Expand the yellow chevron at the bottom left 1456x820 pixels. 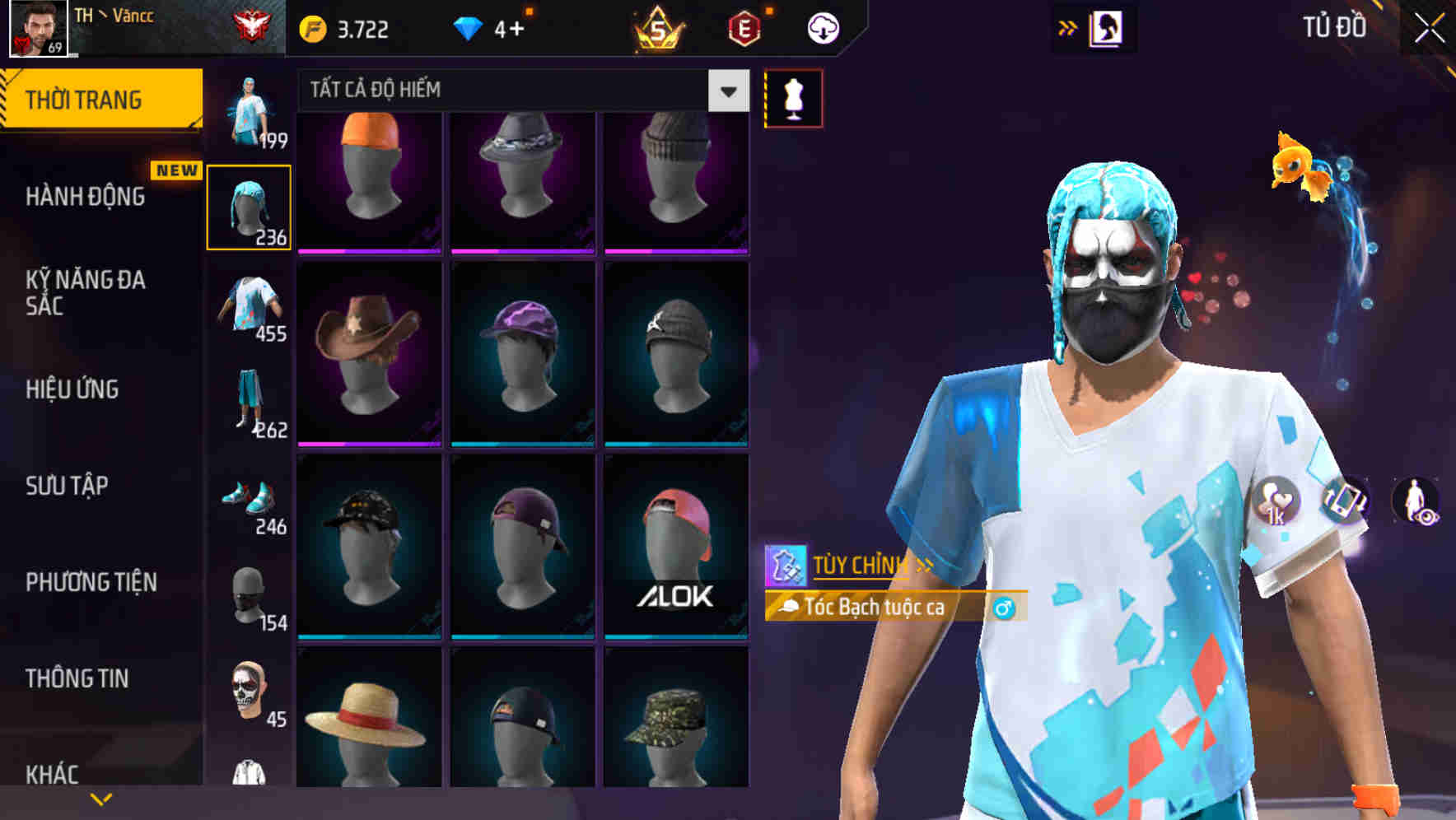[101, 797]
